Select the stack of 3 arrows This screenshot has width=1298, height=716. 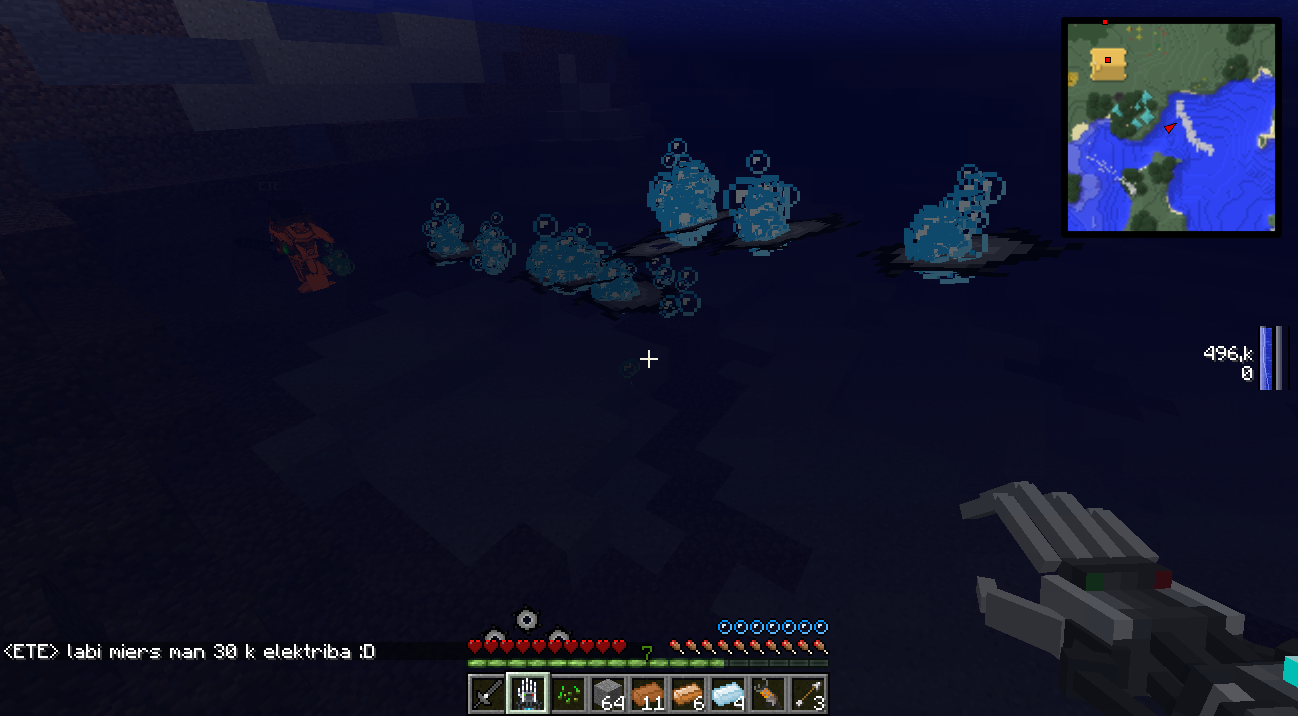[808, 693]
